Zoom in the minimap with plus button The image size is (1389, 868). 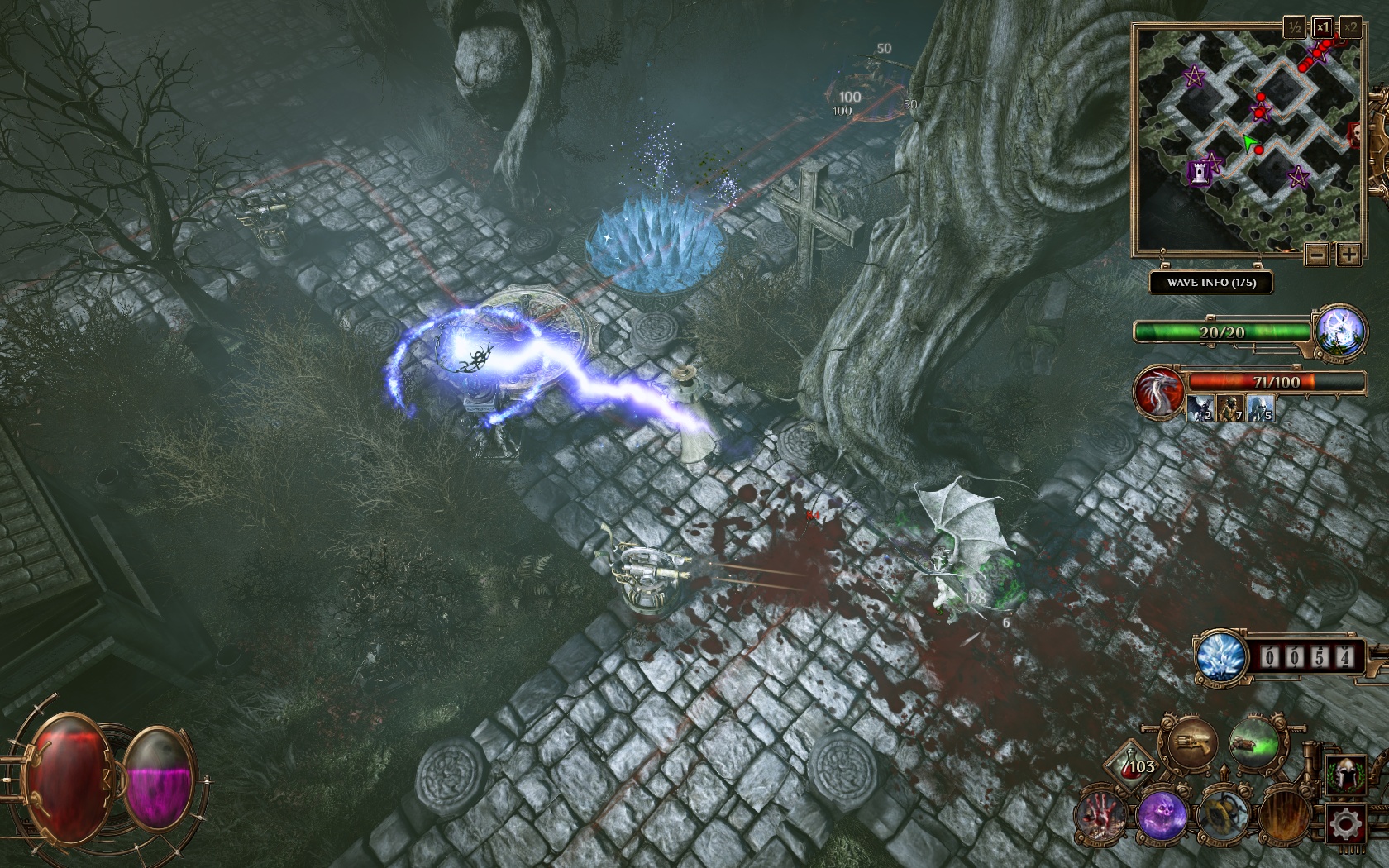point(1348,255)
